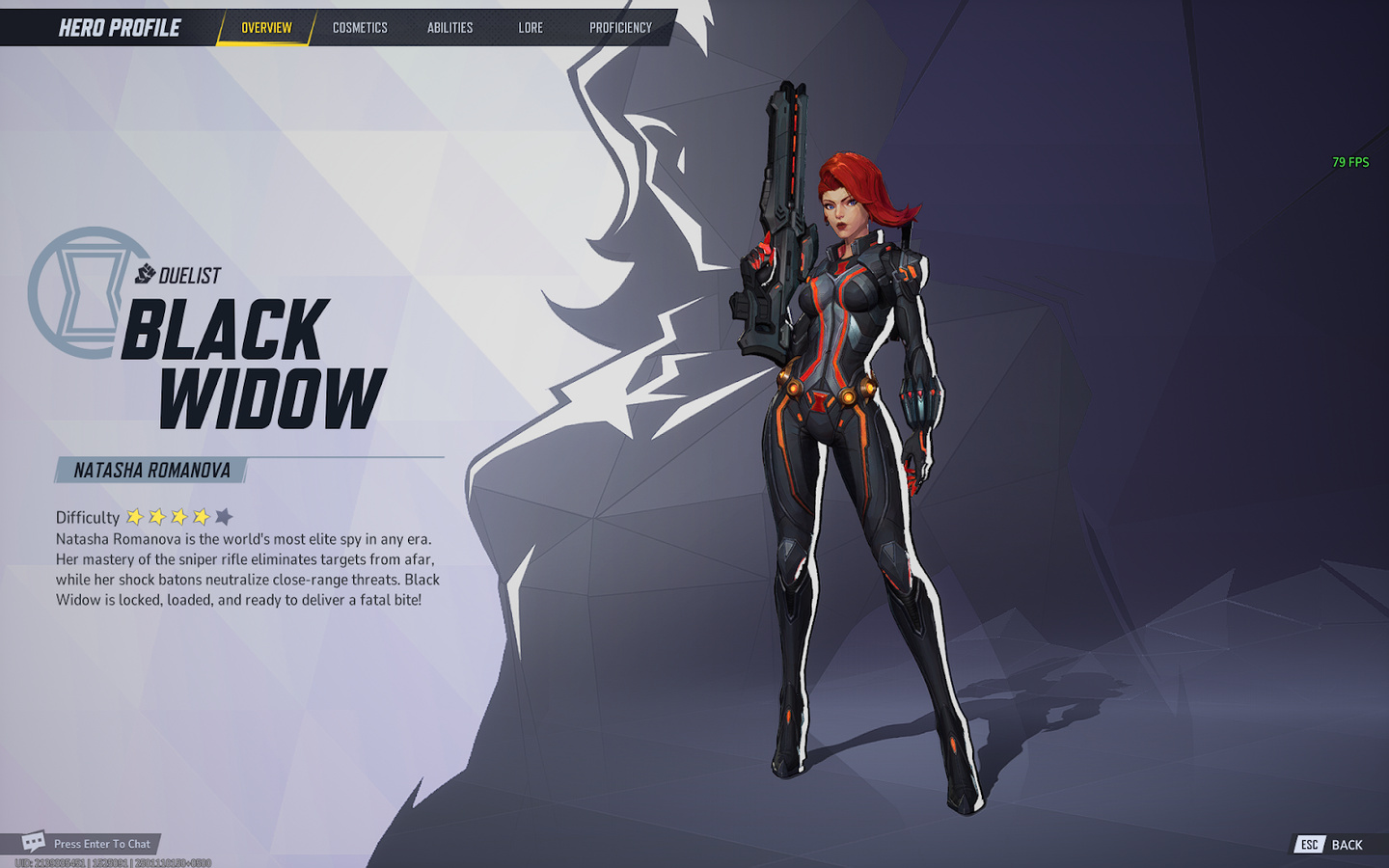Viewport: 1389px width, 868px height.
Task: Select the Duelist role fist icon
Action: point(145,274)
